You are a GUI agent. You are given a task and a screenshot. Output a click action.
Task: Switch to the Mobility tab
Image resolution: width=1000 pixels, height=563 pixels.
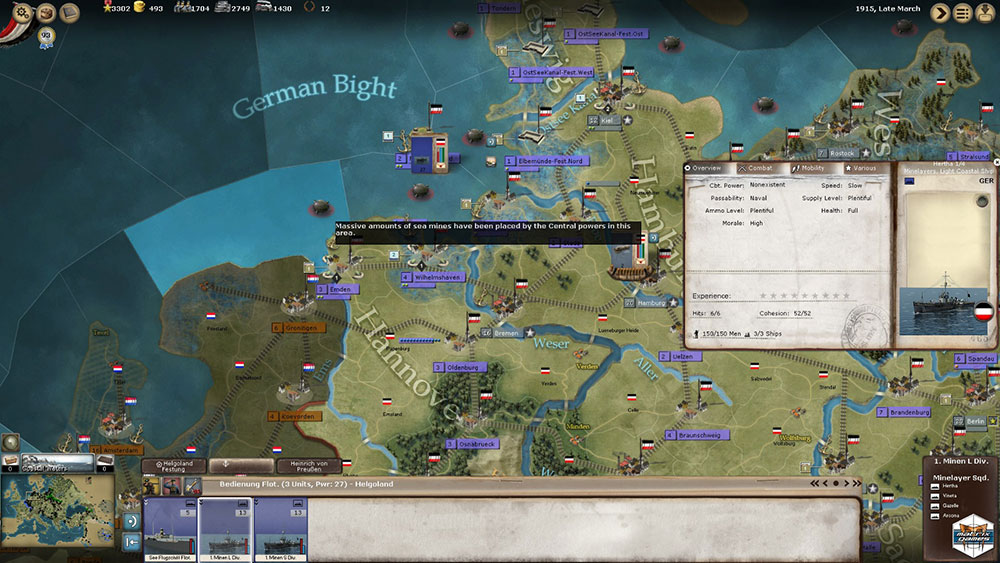pos(812,168)
